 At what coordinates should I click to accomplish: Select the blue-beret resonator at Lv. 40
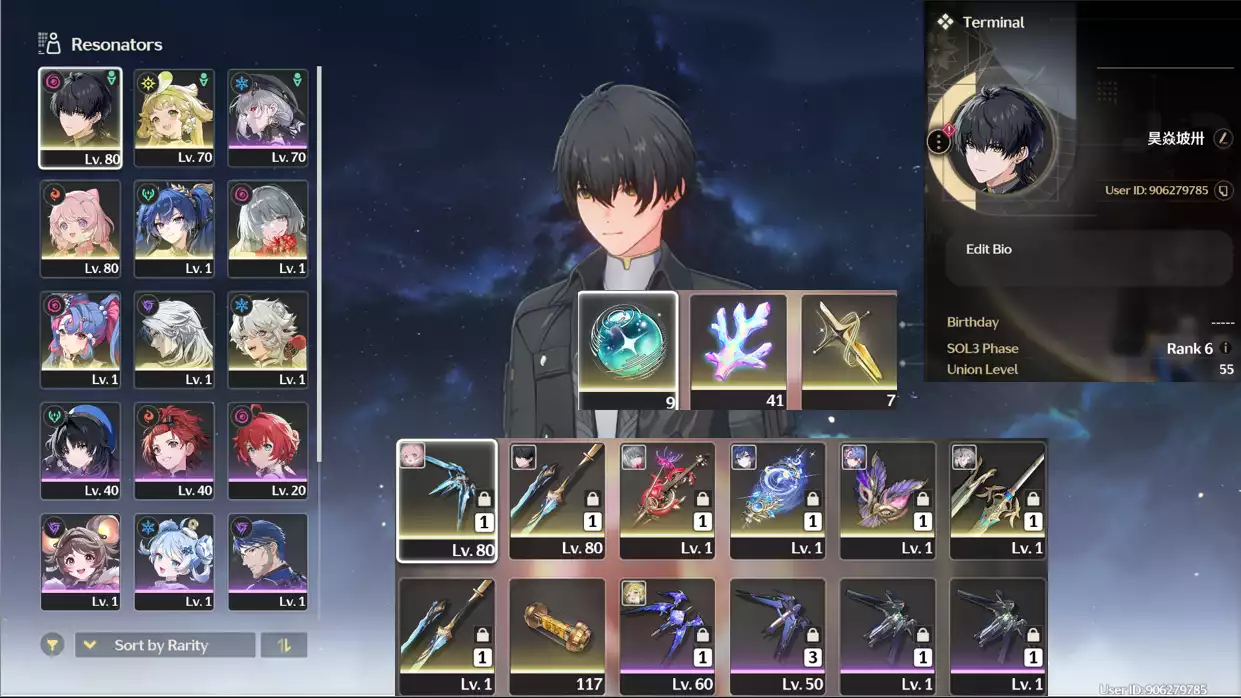coord(80,450)
